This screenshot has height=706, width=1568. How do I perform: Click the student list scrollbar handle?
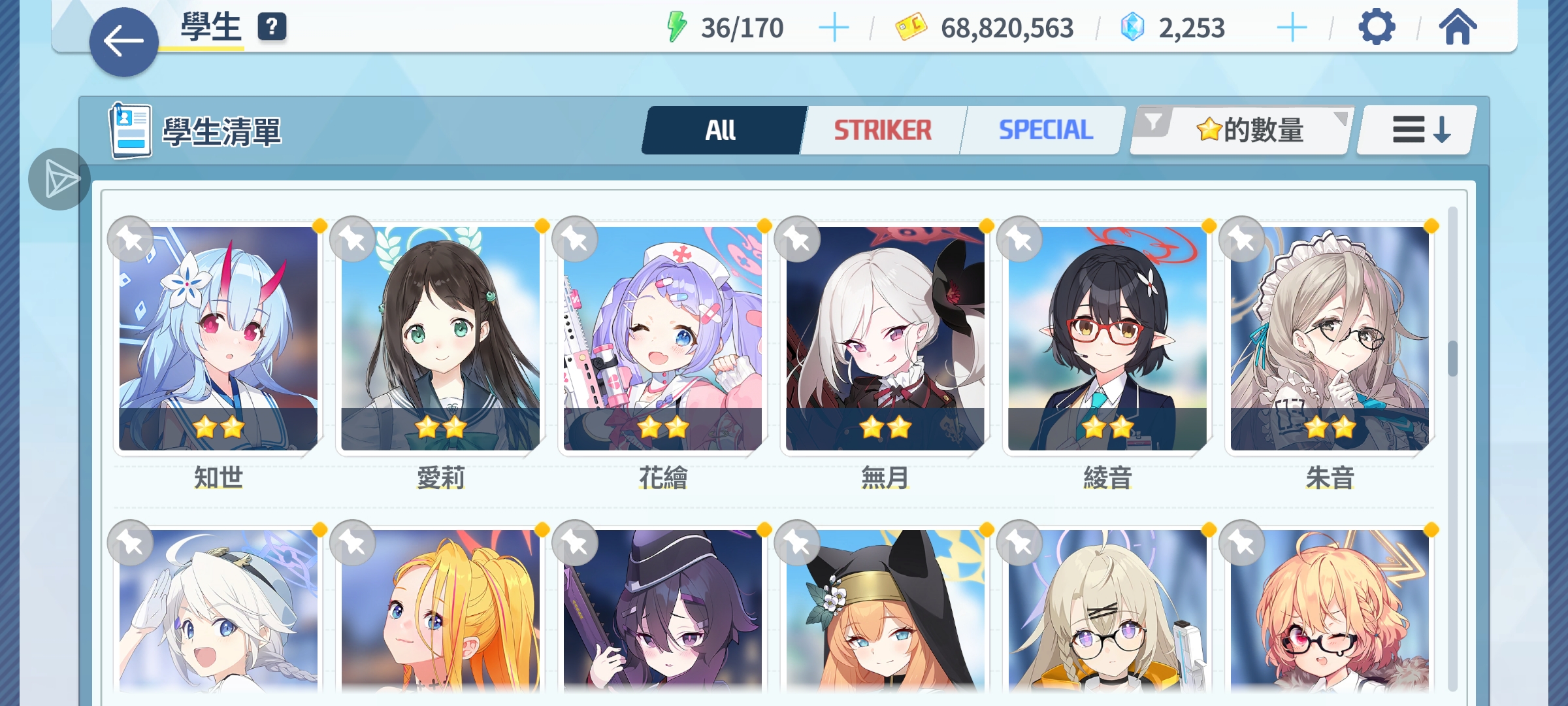[1452, 358]
